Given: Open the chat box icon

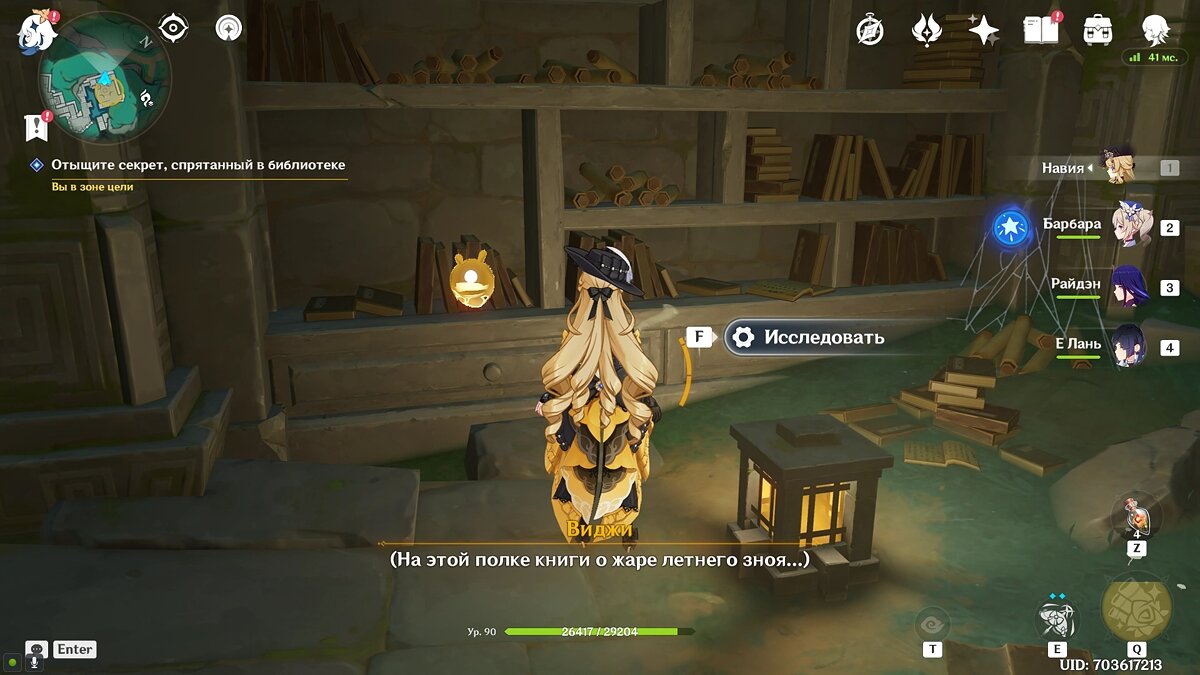Looking at the screenshot, I should 37,650.
